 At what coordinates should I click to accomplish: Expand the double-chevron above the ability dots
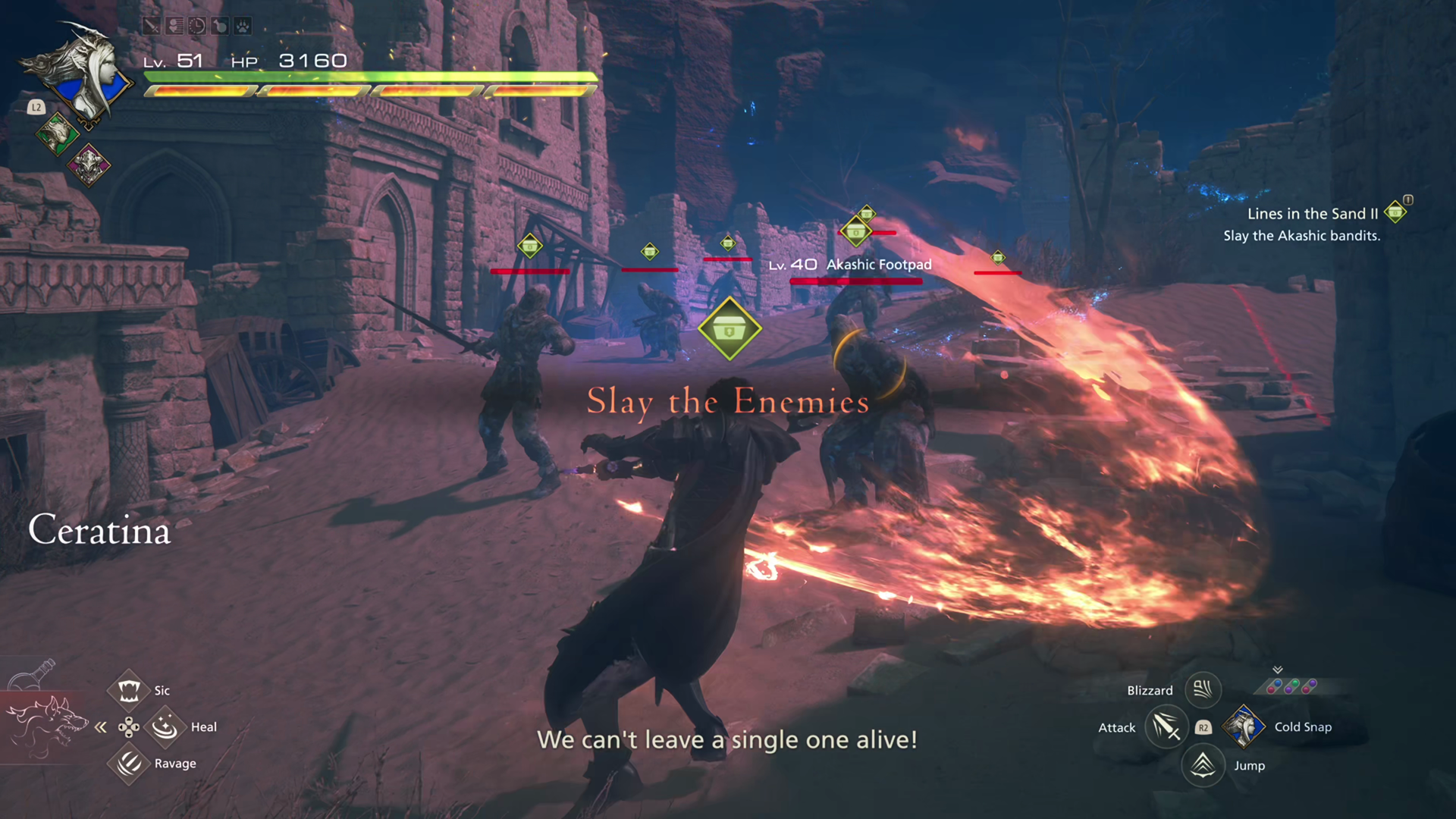tap(1278, 669)
